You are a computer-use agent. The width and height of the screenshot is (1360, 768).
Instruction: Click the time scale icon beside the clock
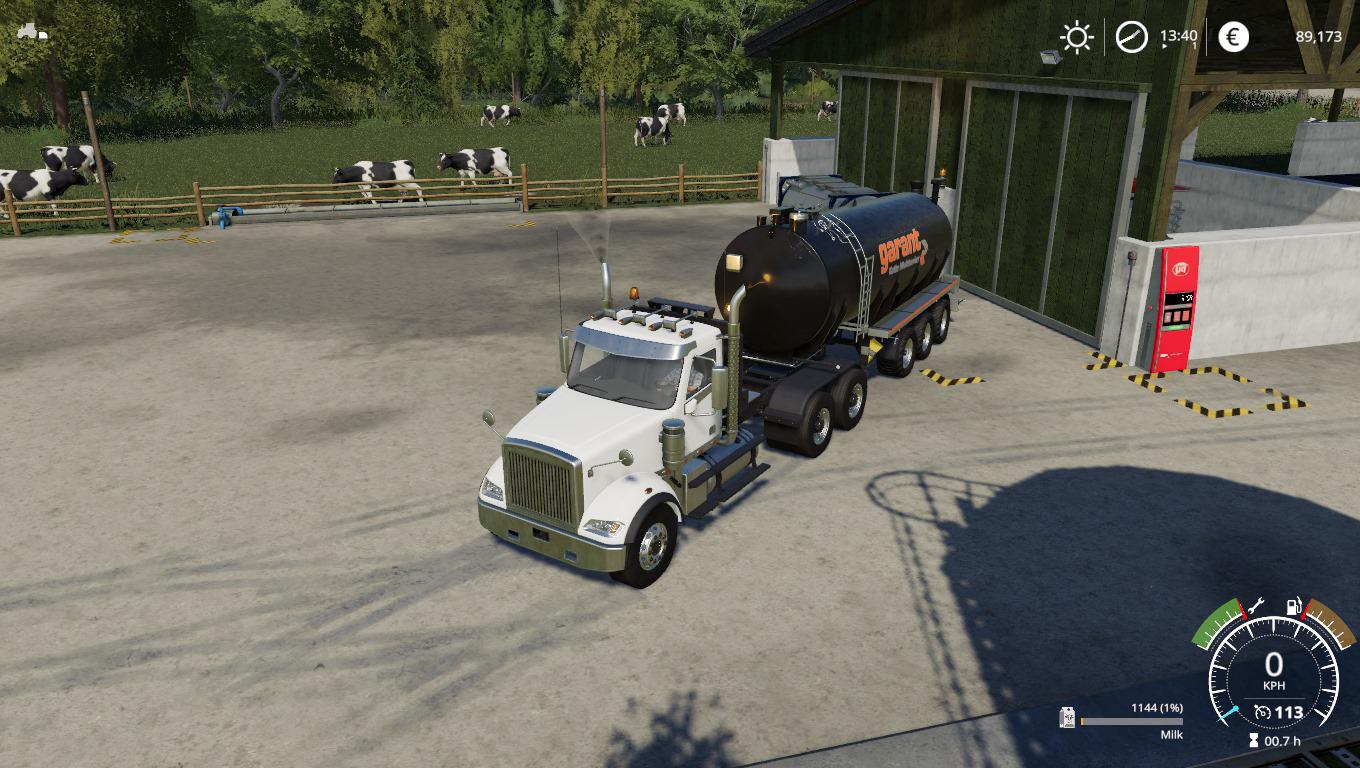(1132, 37)
